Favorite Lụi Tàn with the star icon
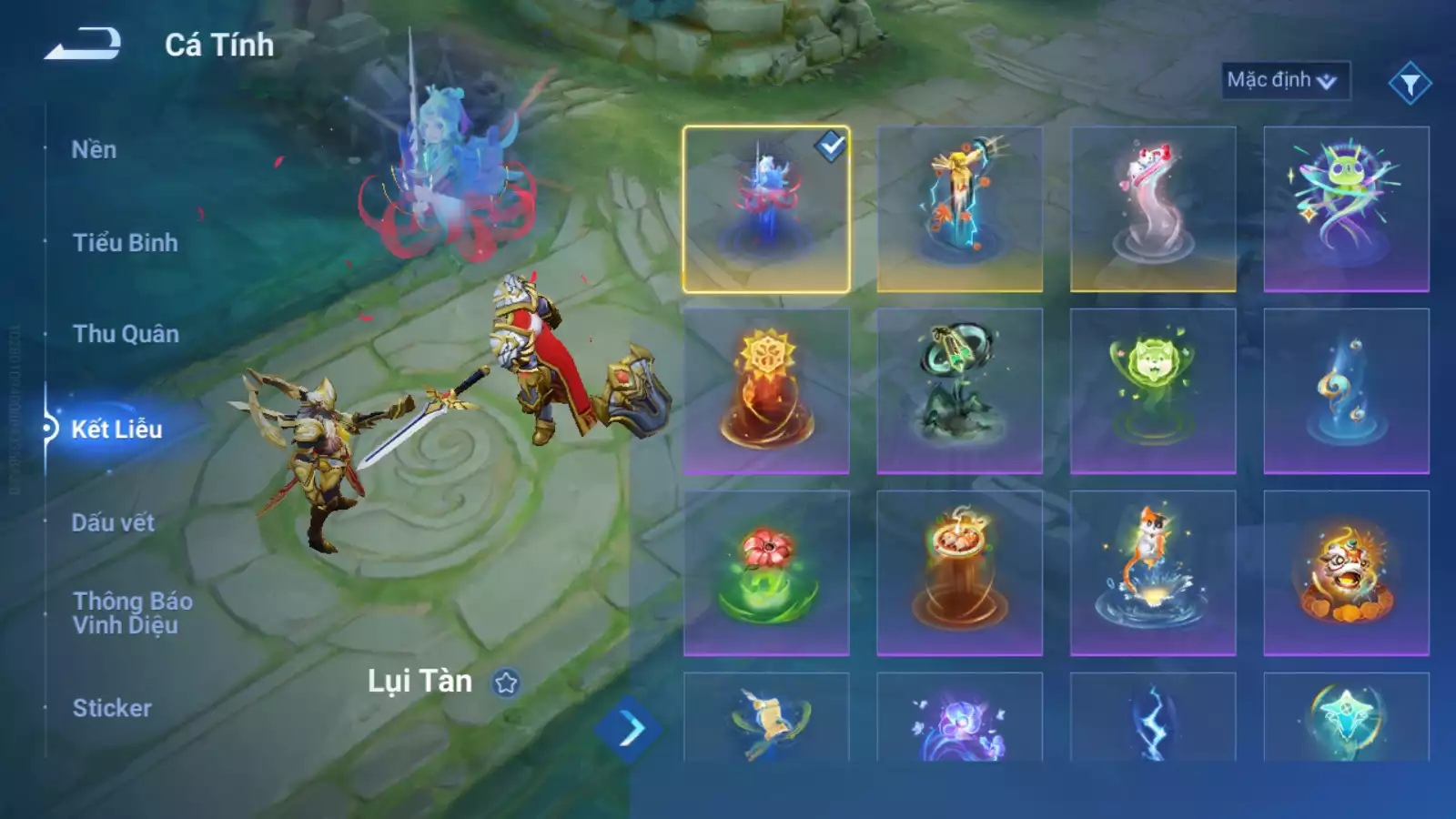This screenshot has width=1456, height=819. pyautogui.click(x=506, y=682)
